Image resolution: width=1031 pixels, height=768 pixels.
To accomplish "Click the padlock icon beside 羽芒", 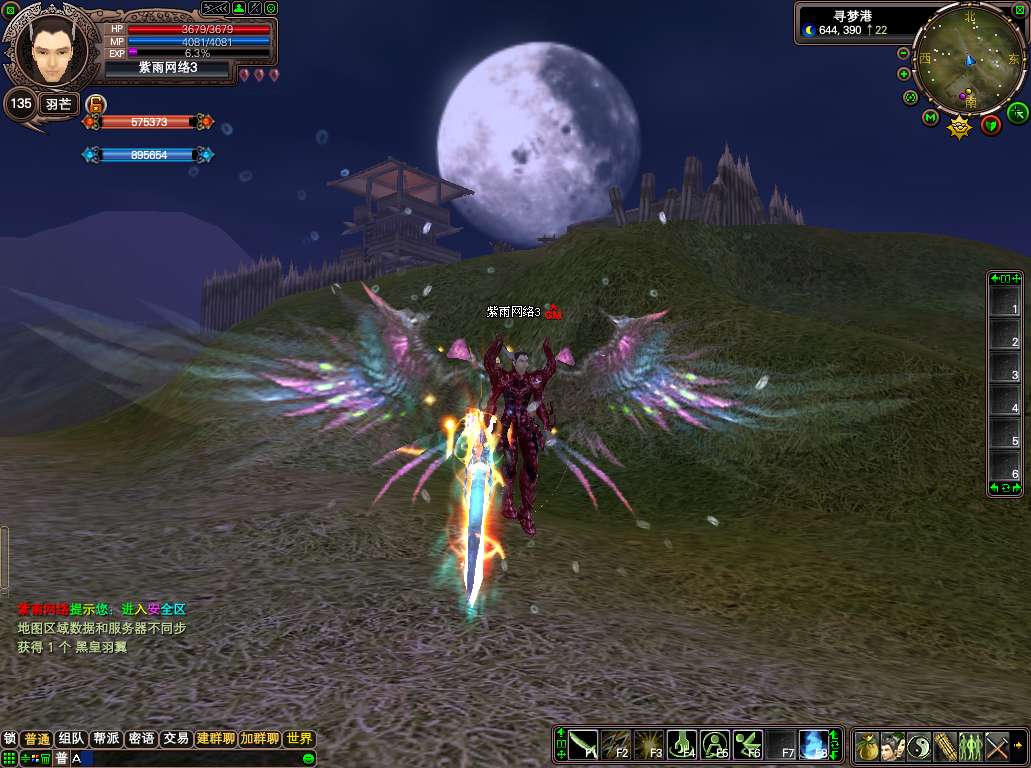I will tap(97, 103).
